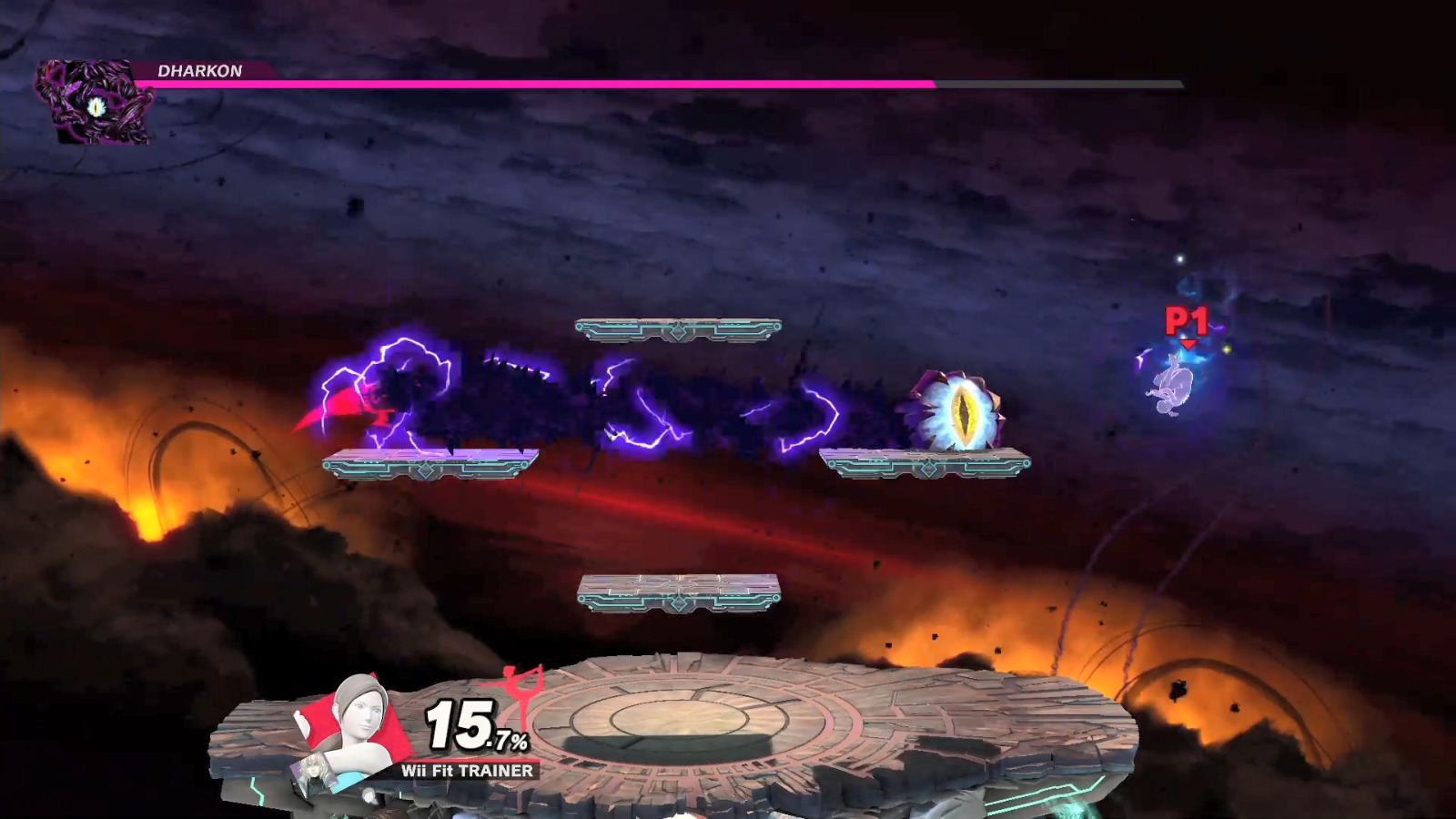Select the DHARKON name label
Image resolution: width=1456 pixels, height=819 pixels.
pyautogui.click(x=197, y=70)
